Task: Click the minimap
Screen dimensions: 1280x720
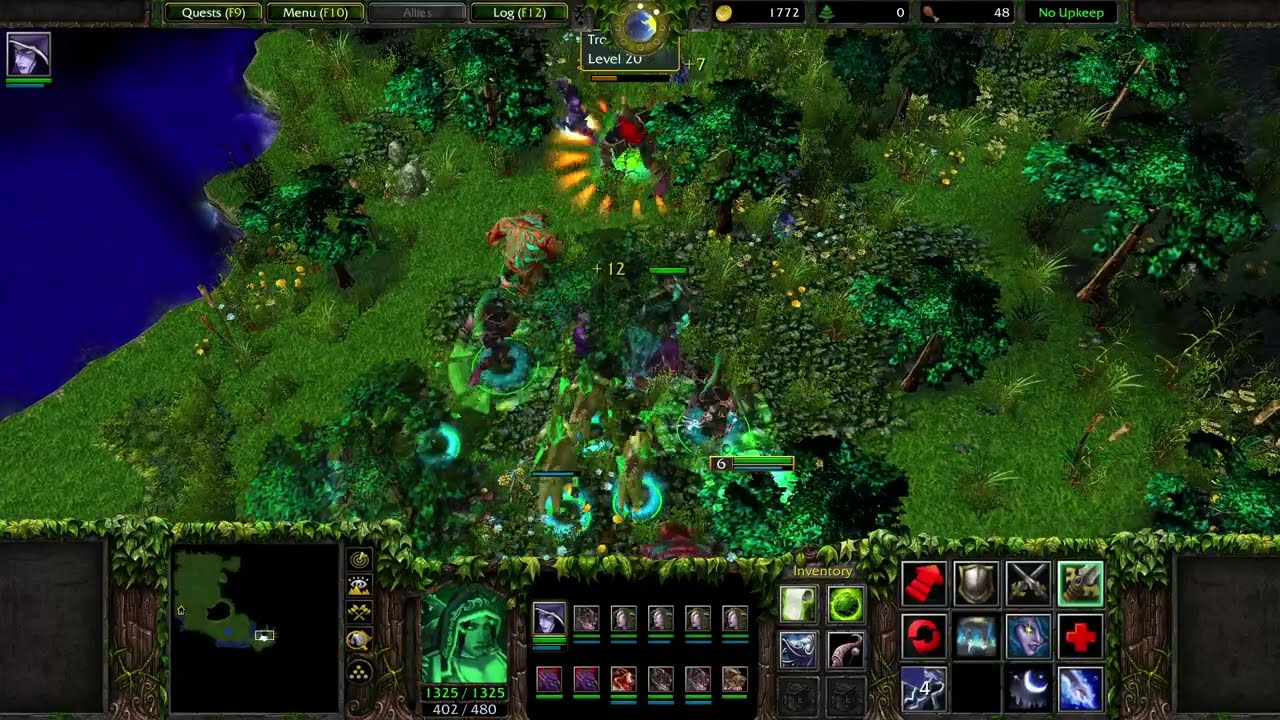Action: coord(254,627)
